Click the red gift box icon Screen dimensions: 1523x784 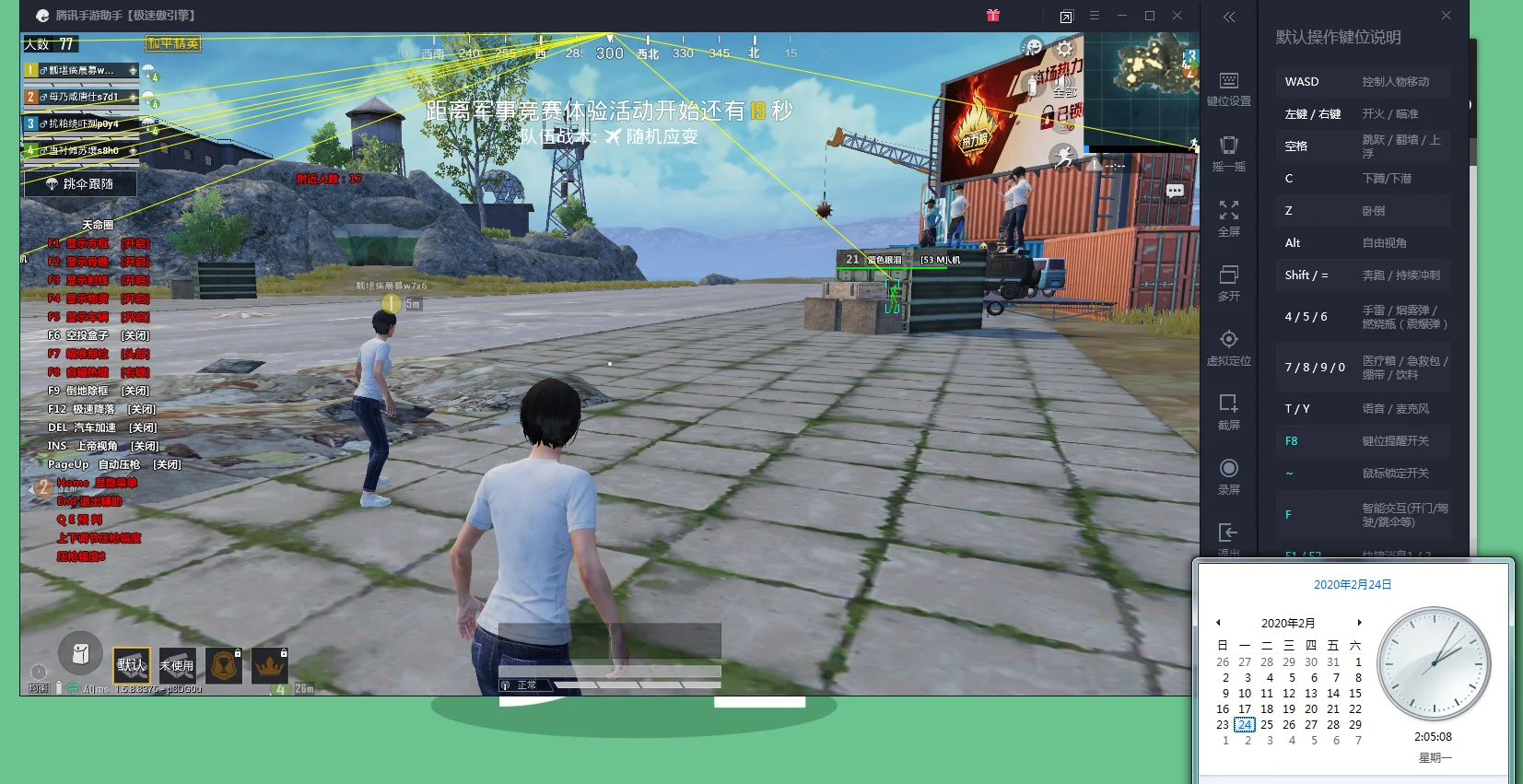(993, 16)
